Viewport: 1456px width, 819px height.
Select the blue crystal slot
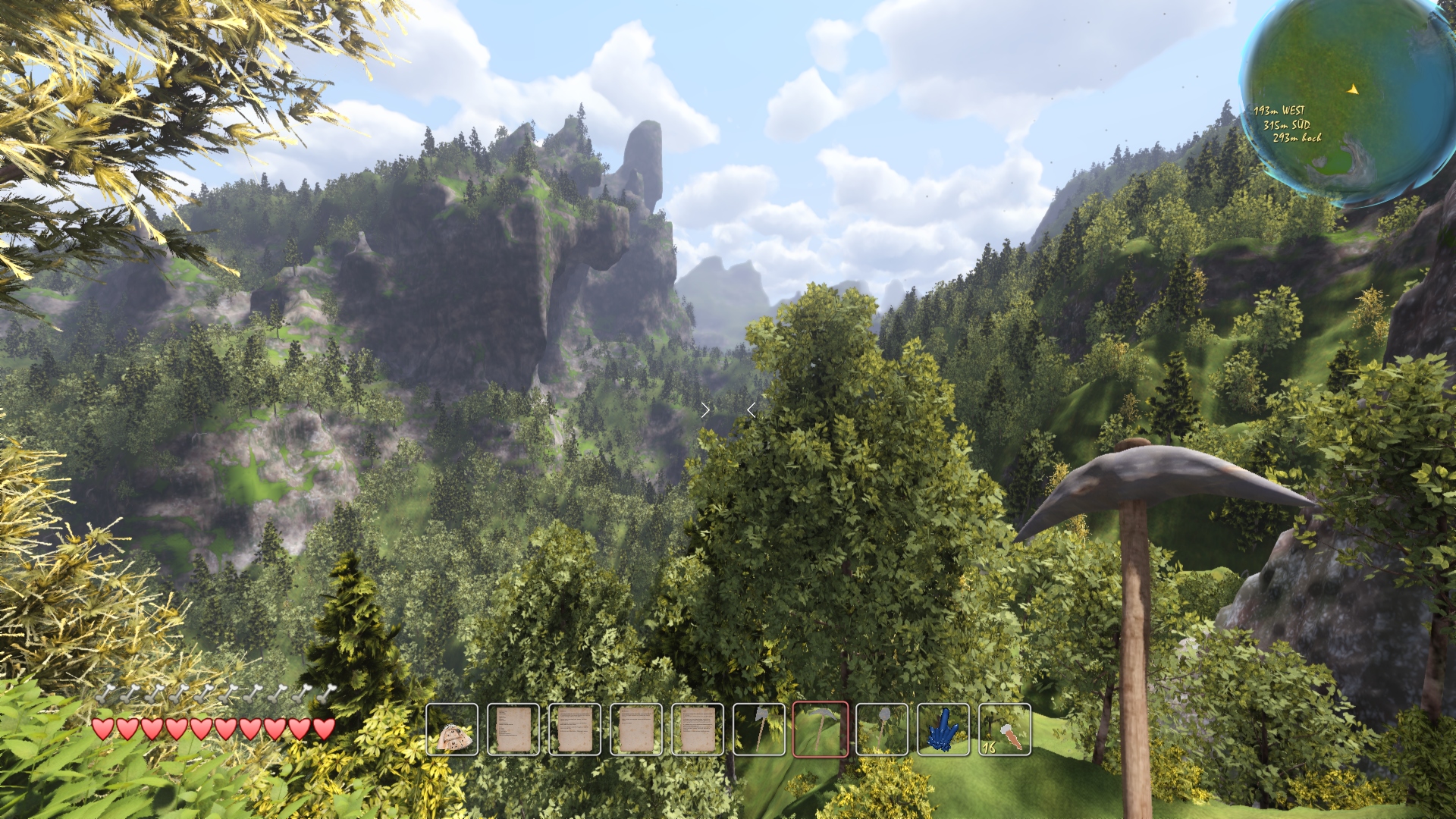[x=943, y=730]
